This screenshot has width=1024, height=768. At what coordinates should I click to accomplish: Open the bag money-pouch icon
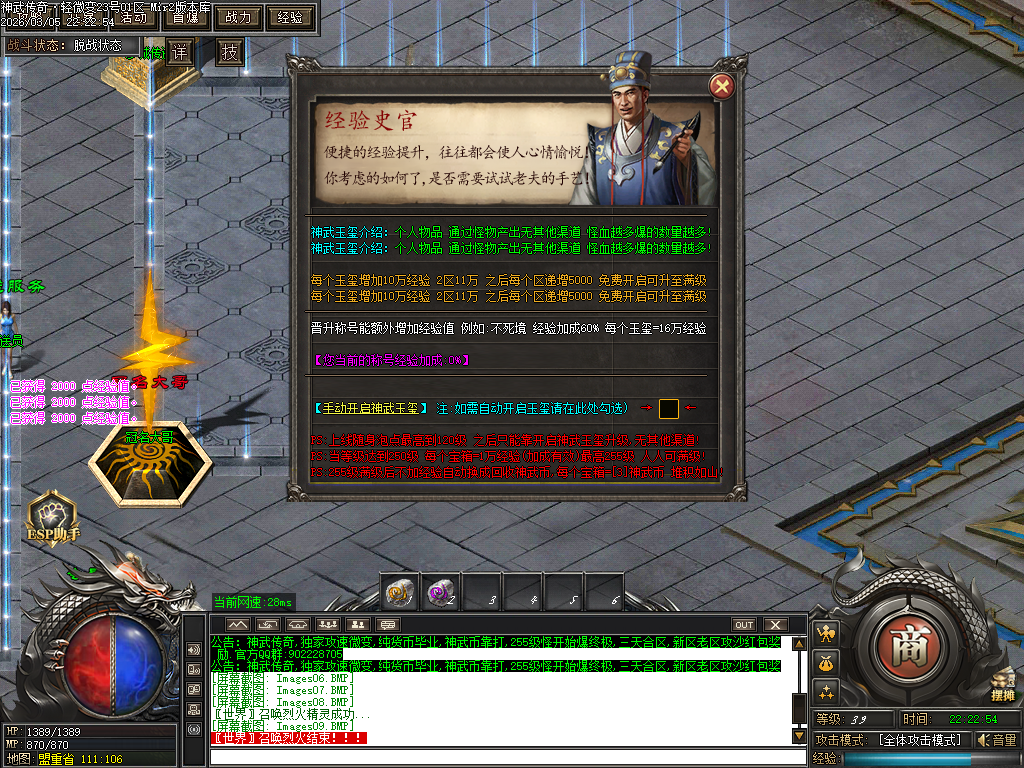(x=826, y=662)
